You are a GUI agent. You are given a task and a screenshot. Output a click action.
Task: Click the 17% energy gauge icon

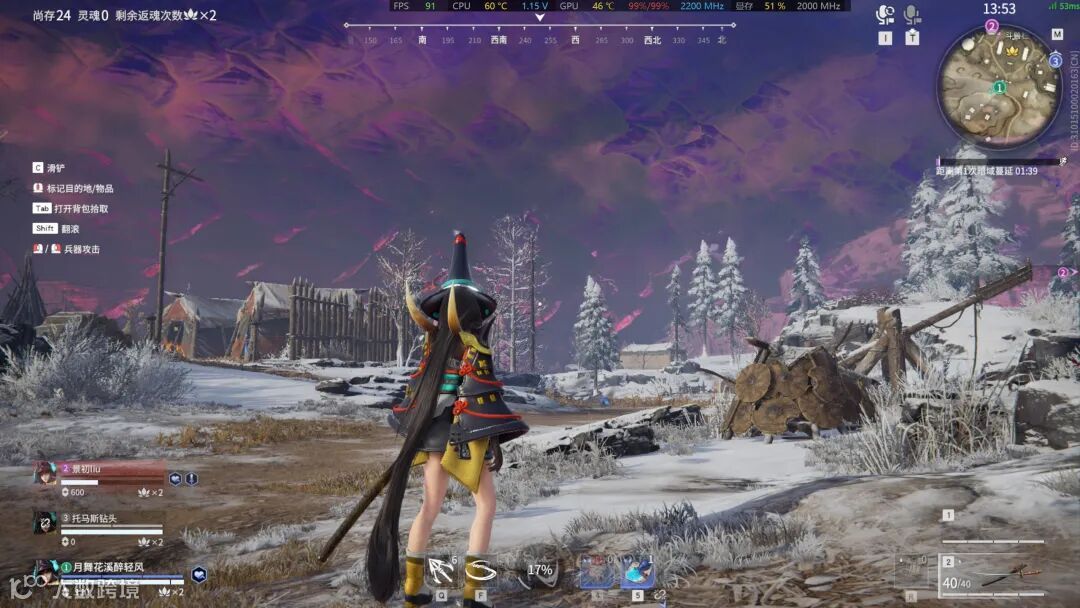pos(540,571)
